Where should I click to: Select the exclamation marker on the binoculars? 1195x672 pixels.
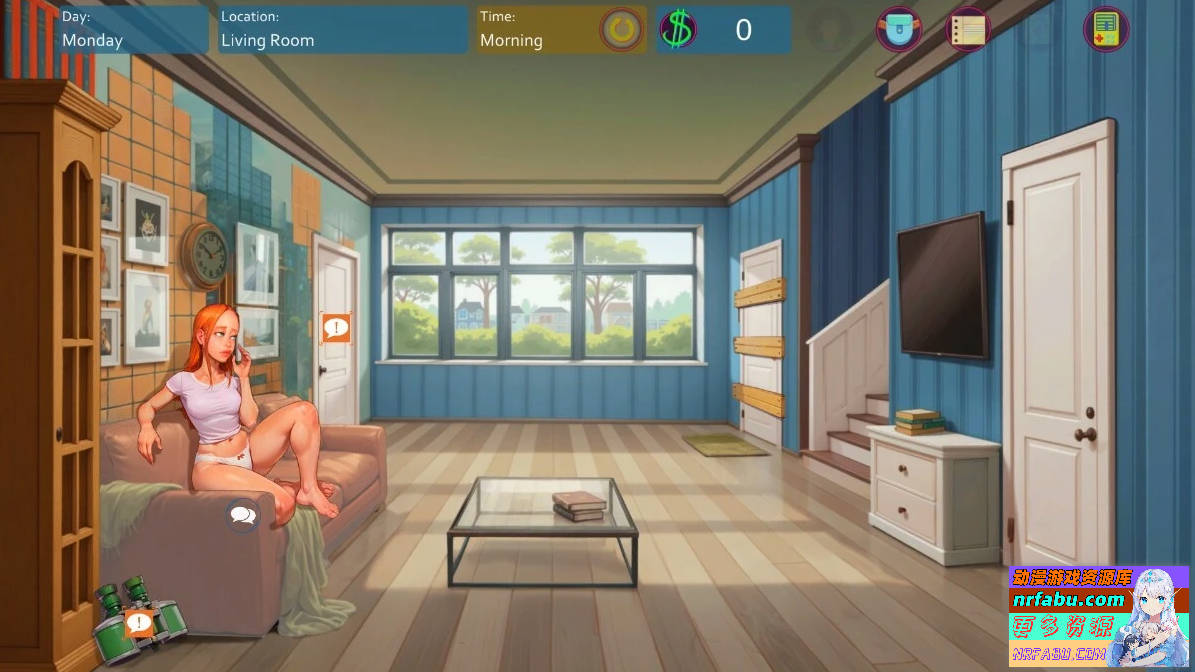(x=139, y=624)
